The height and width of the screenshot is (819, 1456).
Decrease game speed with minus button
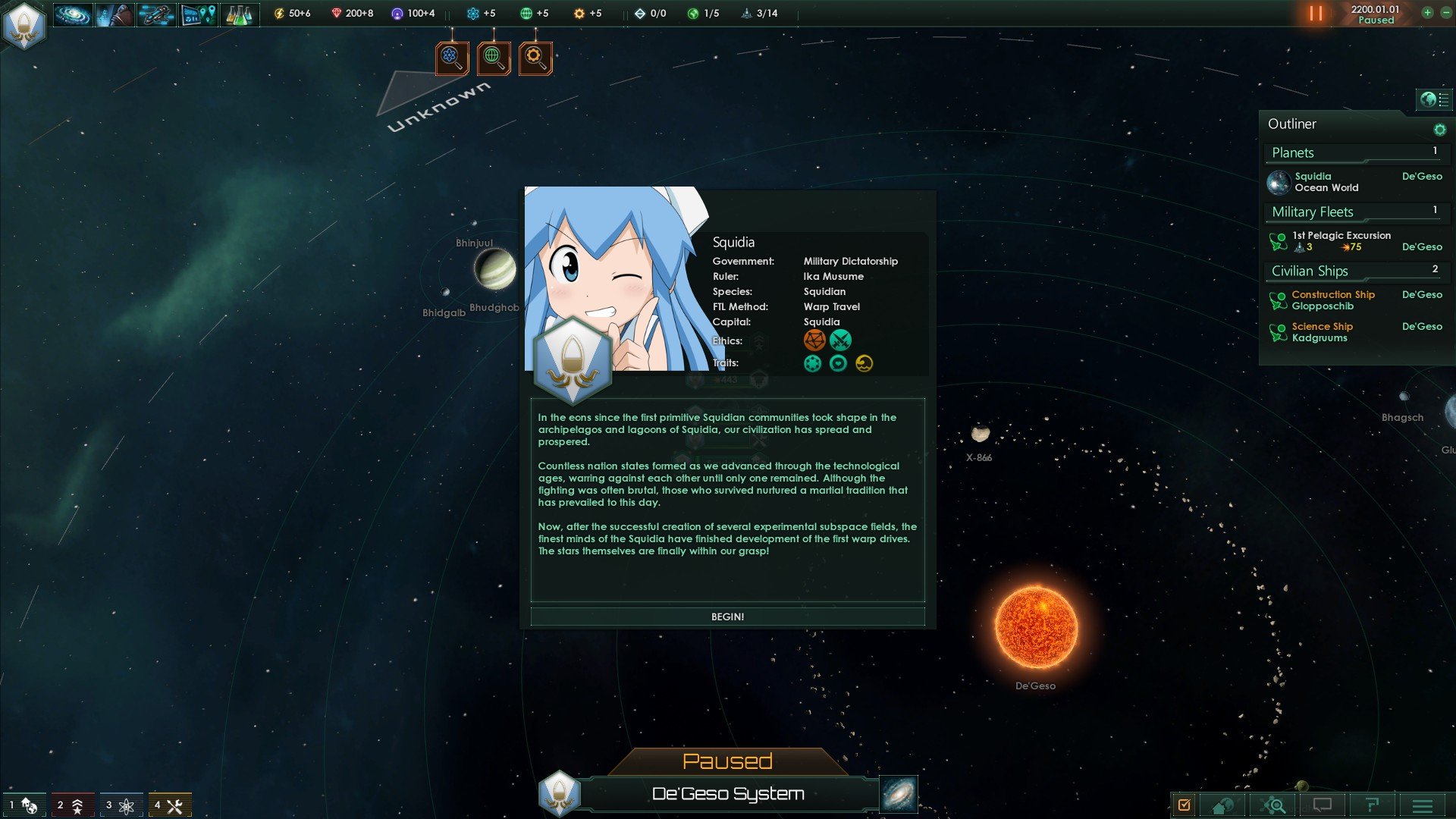(1445, 13)
